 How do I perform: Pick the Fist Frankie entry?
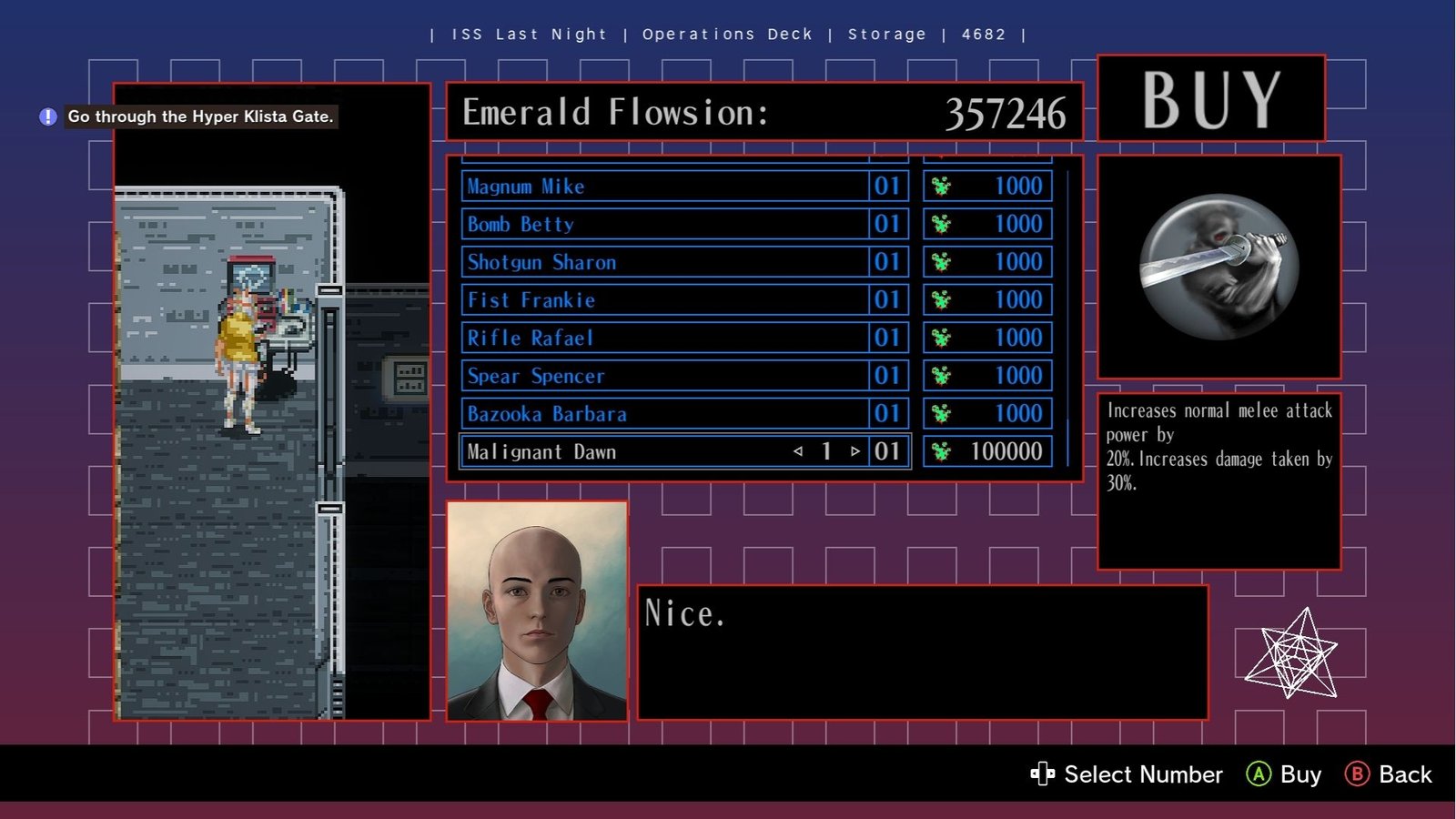click(664, 300)
